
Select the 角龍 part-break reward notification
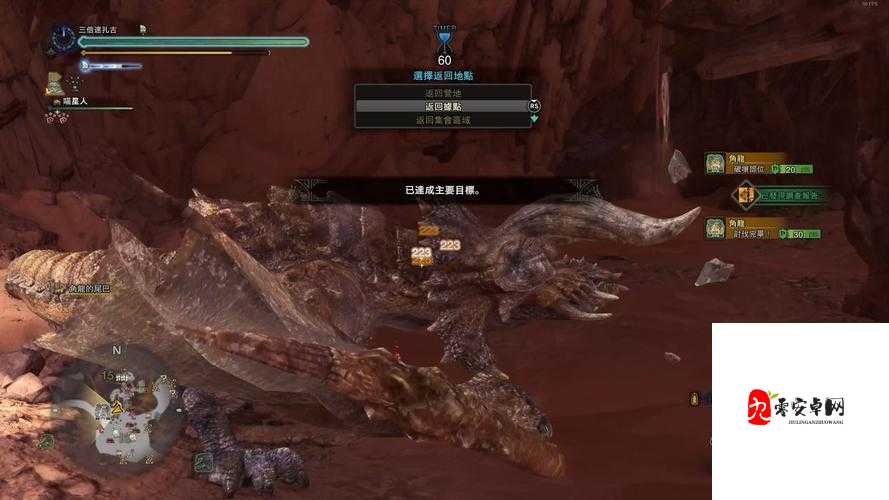coord(762,163)
